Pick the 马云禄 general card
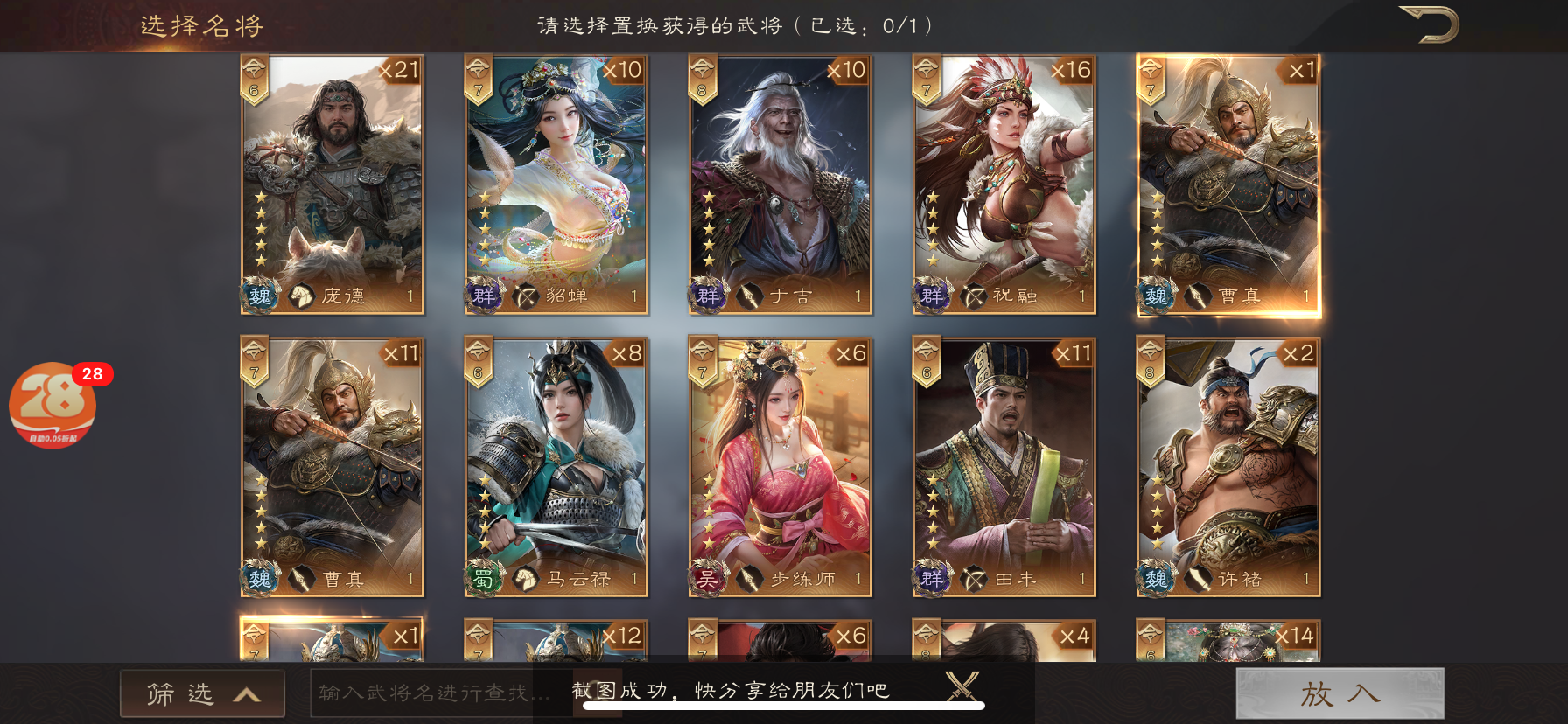Screen dimensions: 1568x724 [556, 467]
